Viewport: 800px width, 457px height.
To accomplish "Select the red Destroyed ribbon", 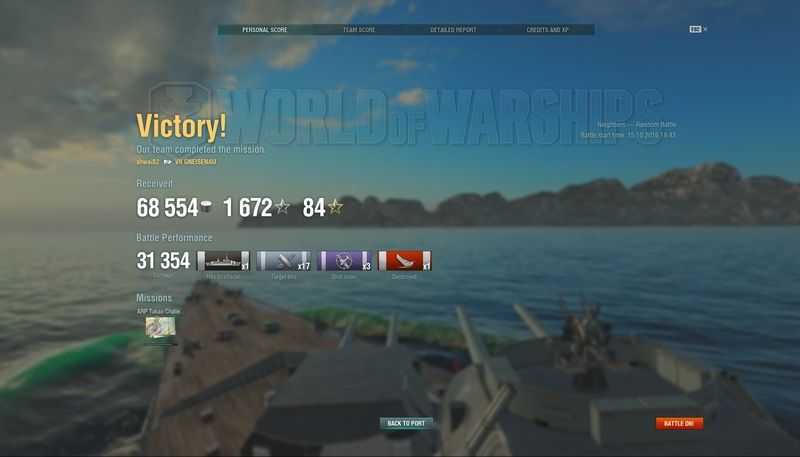I will click(405, 261).
